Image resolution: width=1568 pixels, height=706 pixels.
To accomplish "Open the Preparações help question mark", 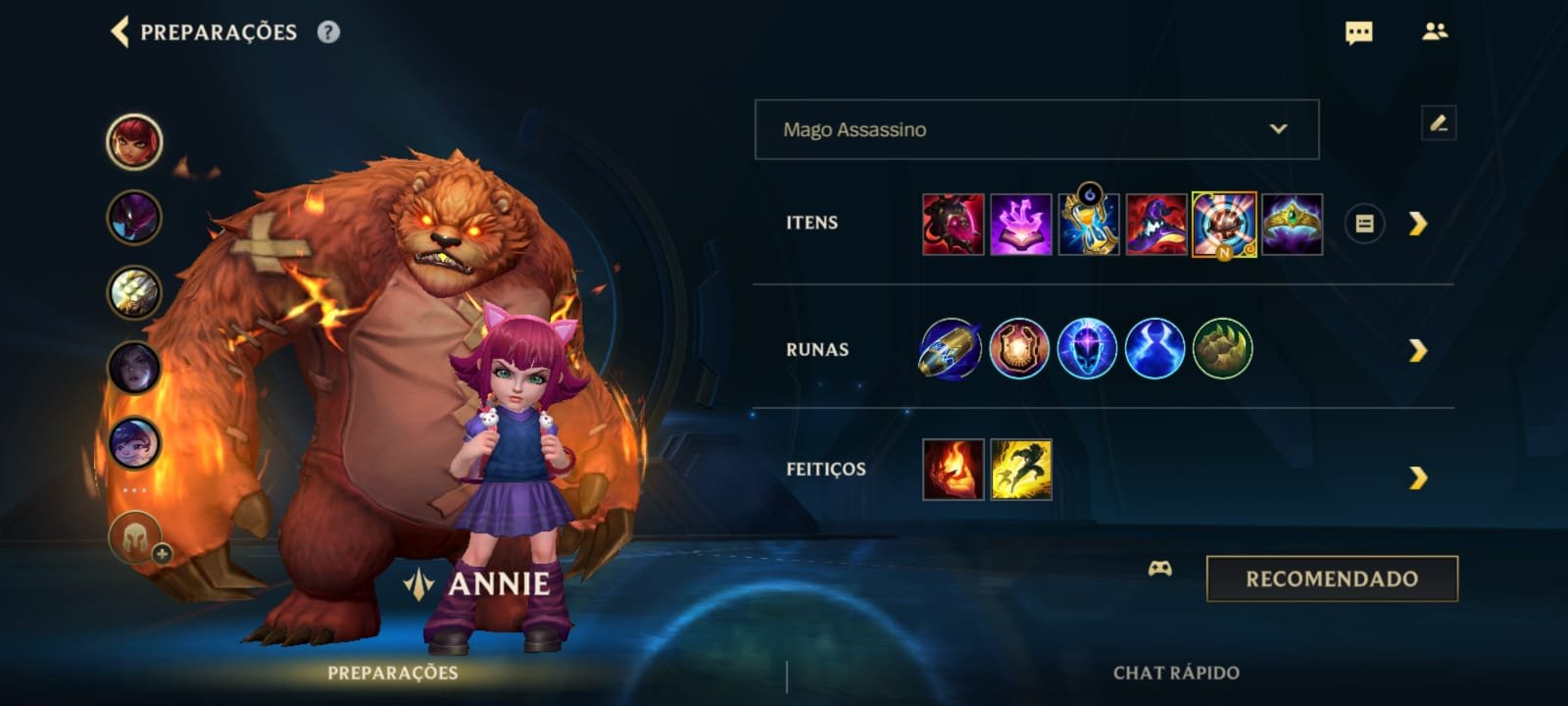I will click(328, 32).
